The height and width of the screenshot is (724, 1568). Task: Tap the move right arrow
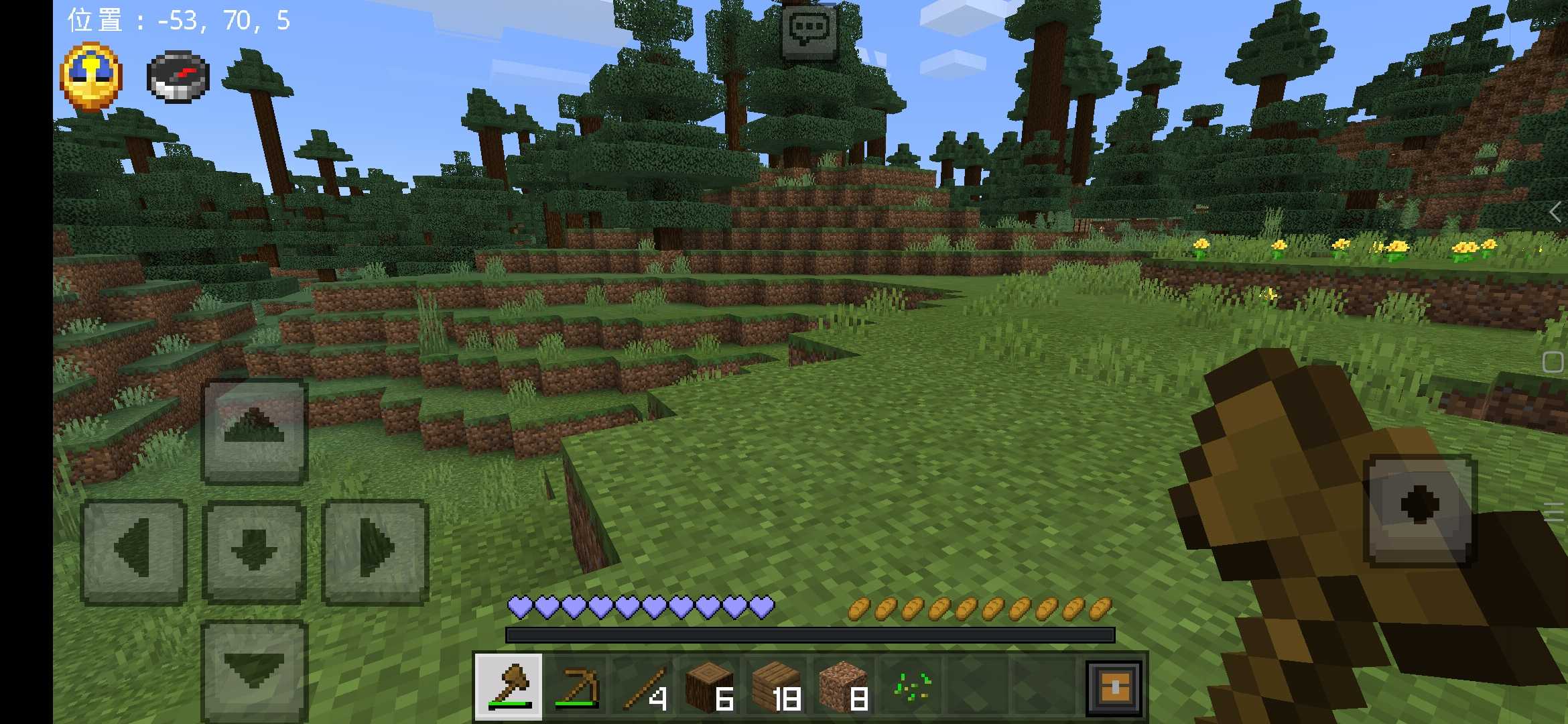coord(375,552)
